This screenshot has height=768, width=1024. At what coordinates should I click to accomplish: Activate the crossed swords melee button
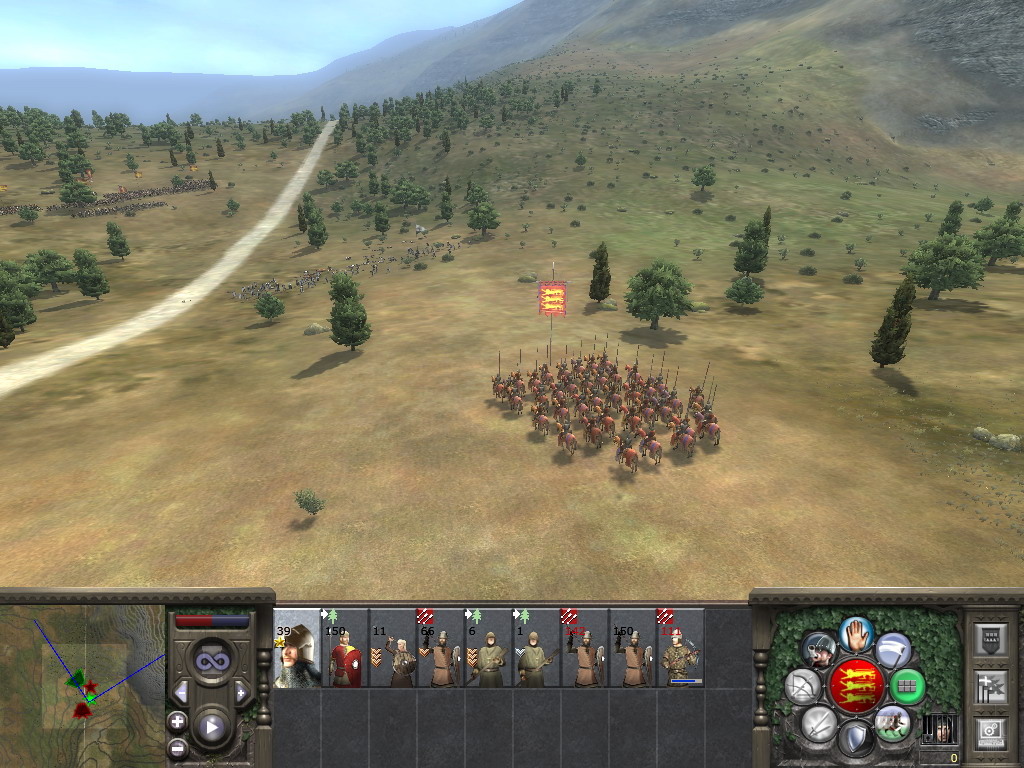819,722
